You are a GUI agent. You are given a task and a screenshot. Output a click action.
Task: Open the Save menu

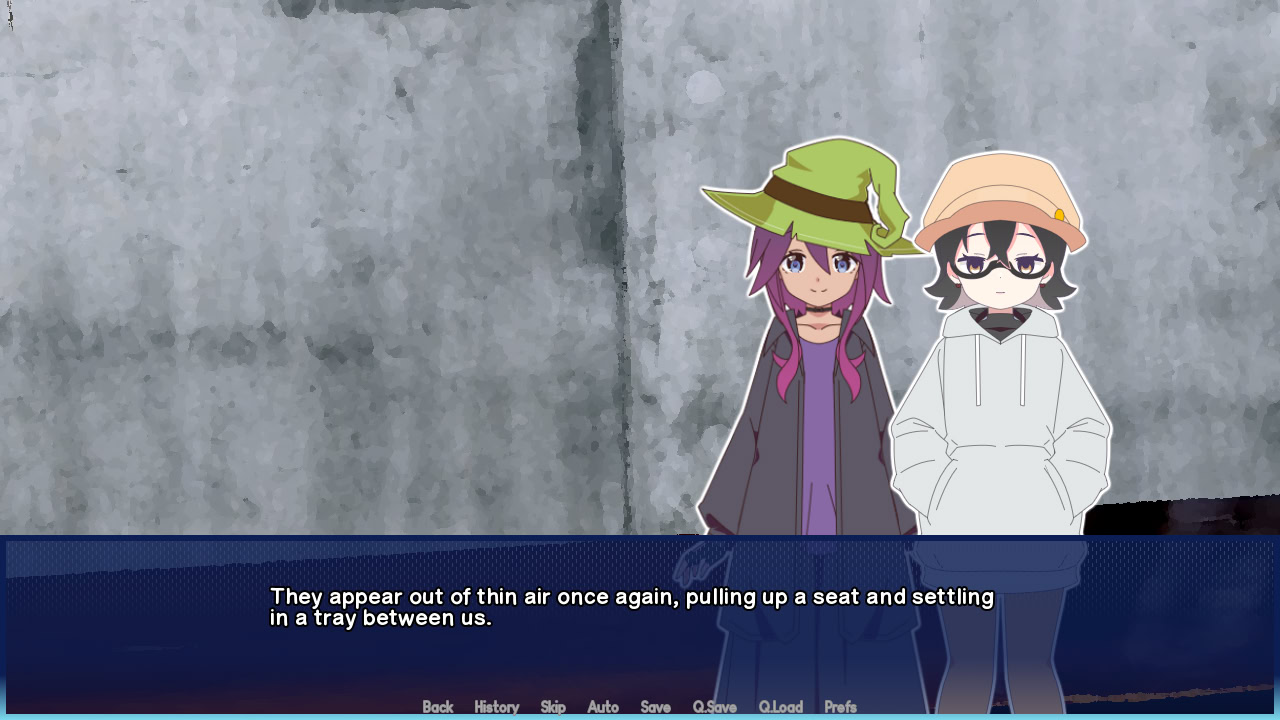[x=655, y=707]
